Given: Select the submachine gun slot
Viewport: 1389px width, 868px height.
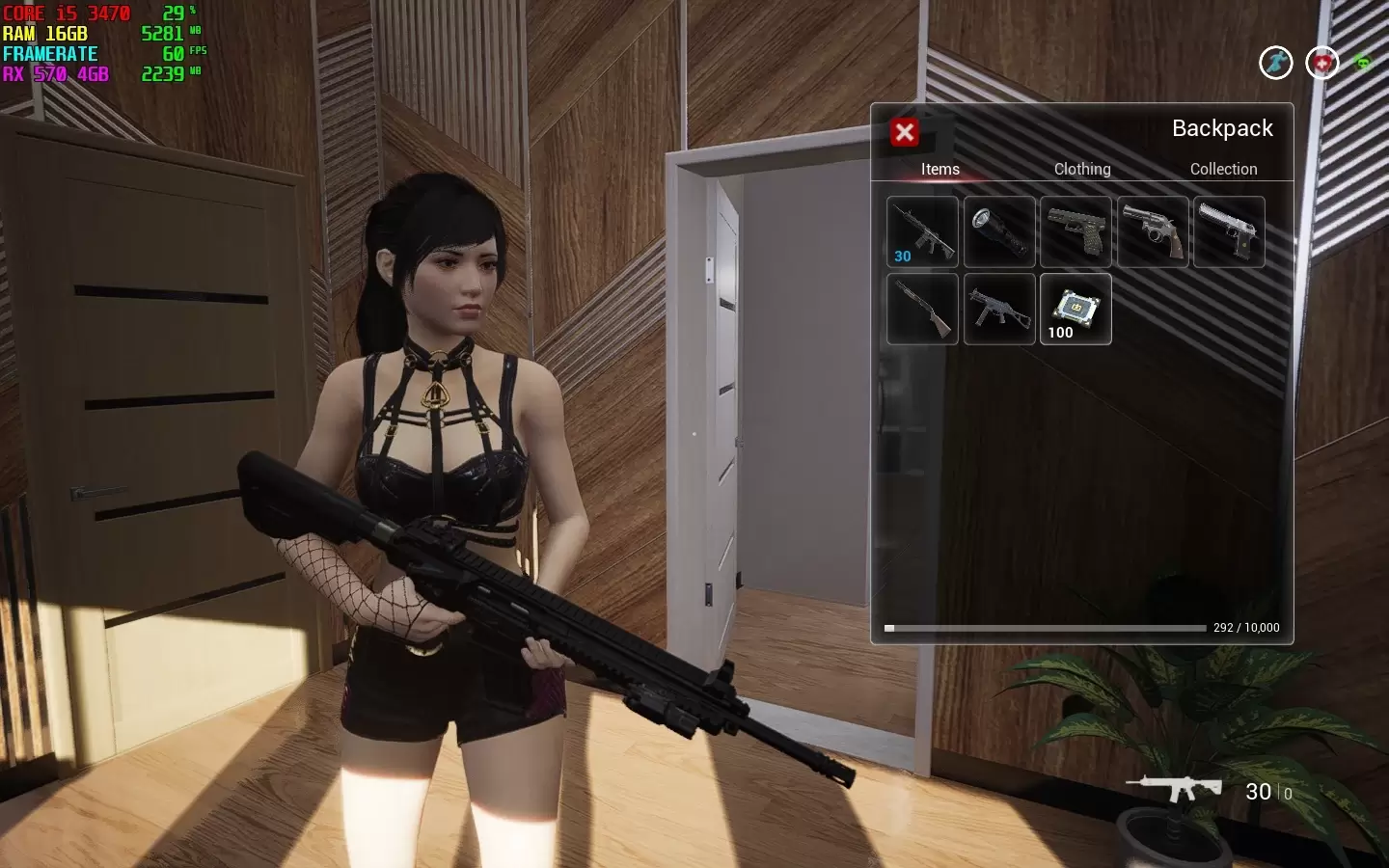Looking at the screenshot, I should (999, 309).
